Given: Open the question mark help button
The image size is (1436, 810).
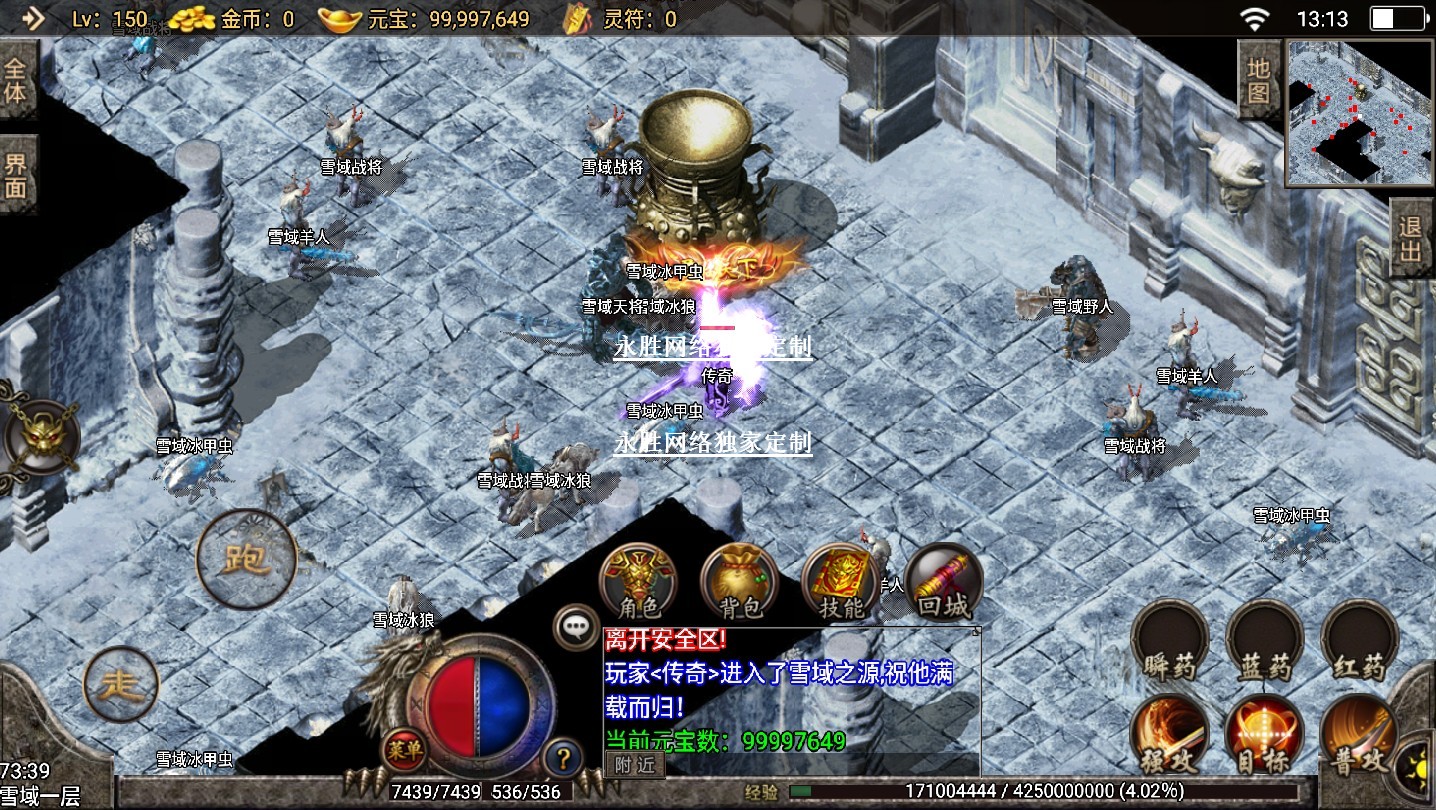Looking at the screenshot, I should tap(564, 757).
